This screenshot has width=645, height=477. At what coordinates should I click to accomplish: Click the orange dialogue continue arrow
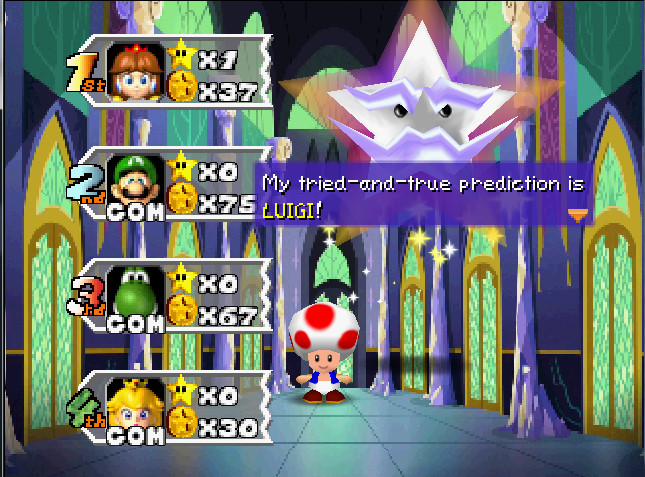(x=577, y=213)
